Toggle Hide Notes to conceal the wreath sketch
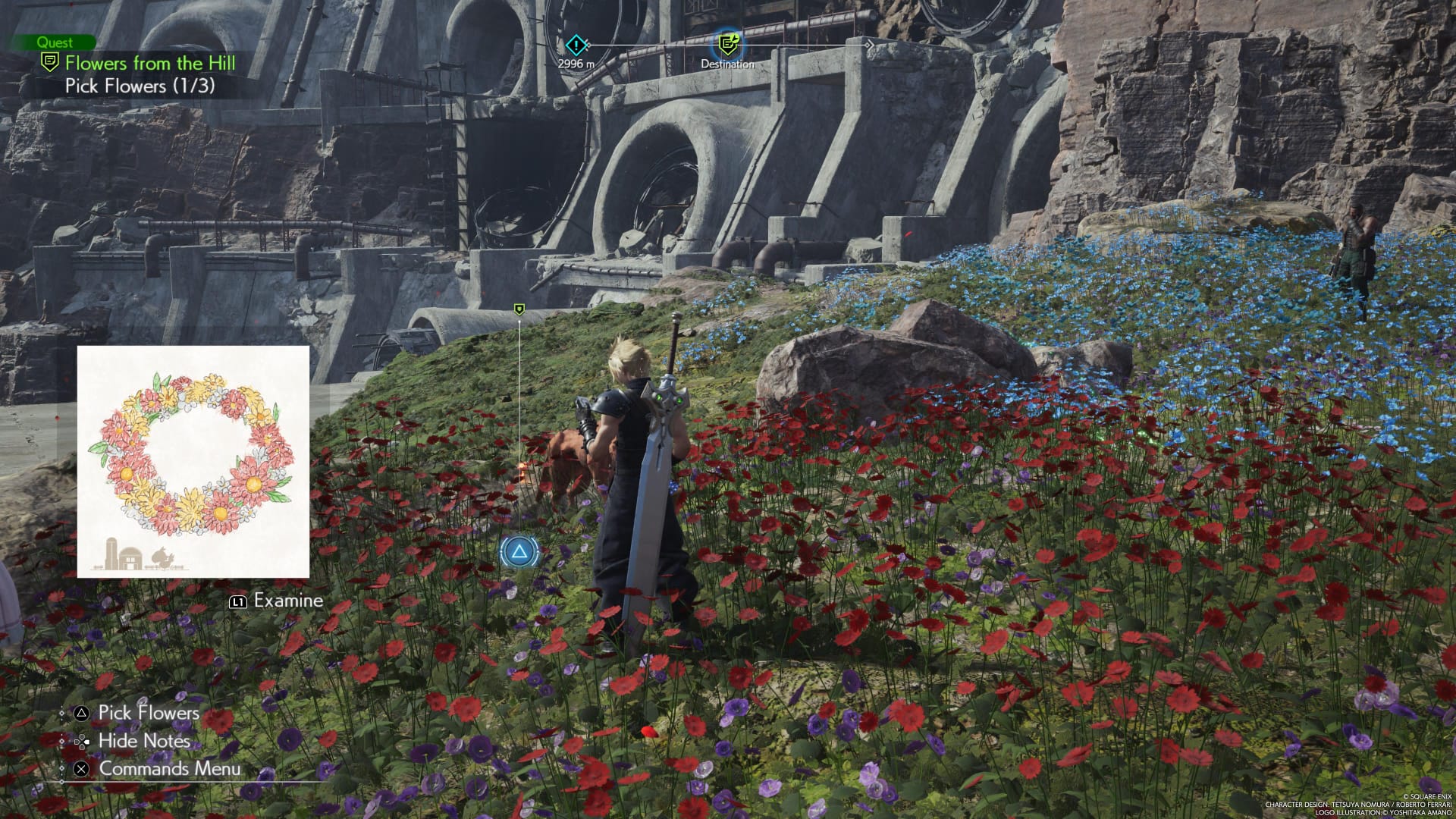The image size is (1456, 819). tap(144, 741)
